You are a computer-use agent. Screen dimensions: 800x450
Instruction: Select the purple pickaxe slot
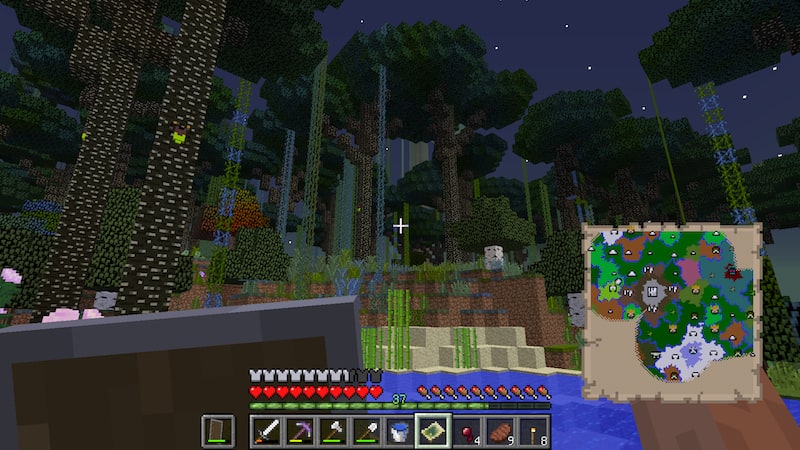300,431
